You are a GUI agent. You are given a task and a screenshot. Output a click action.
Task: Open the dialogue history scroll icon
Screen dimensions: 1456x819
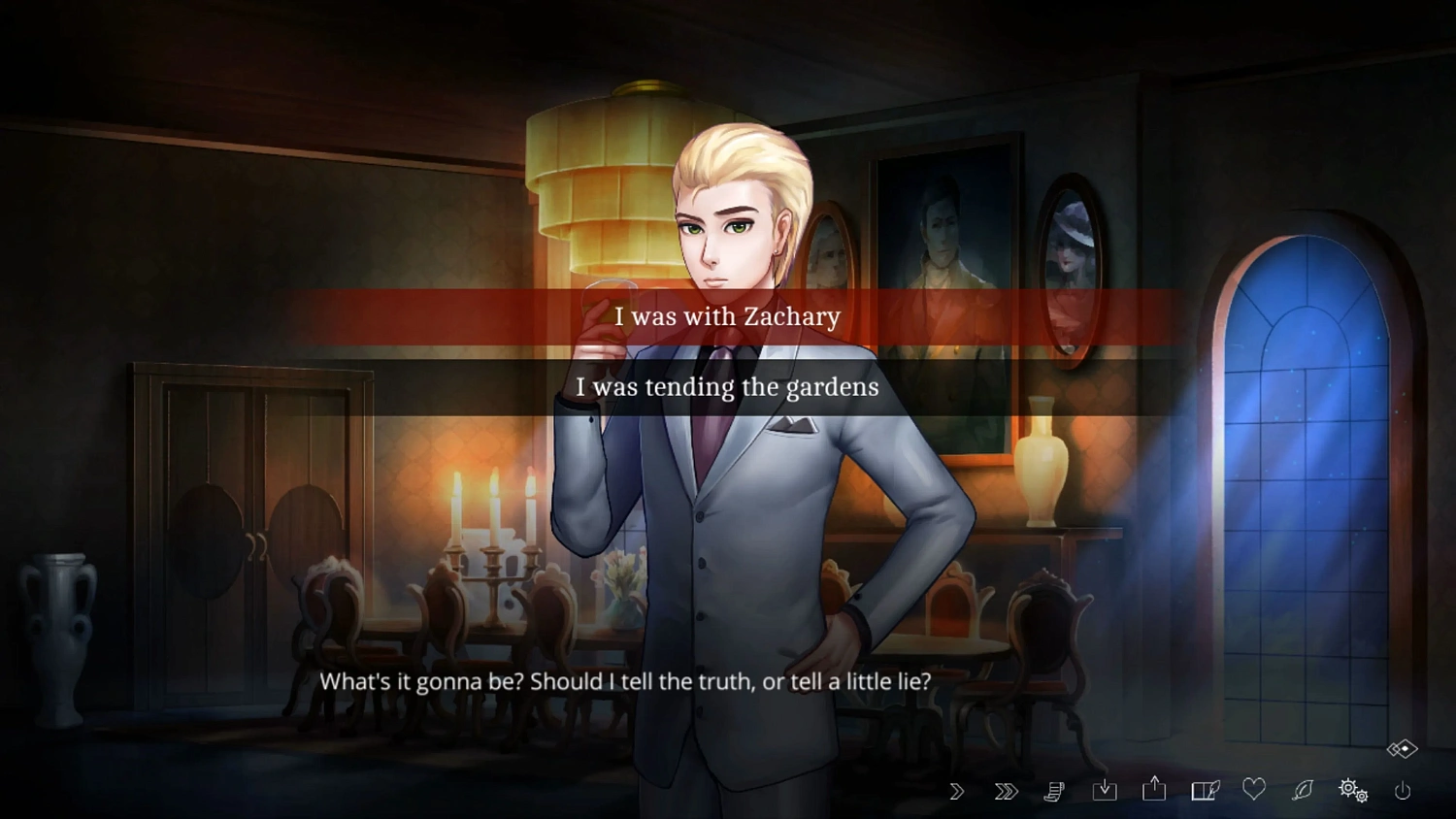pos(1056,791)
